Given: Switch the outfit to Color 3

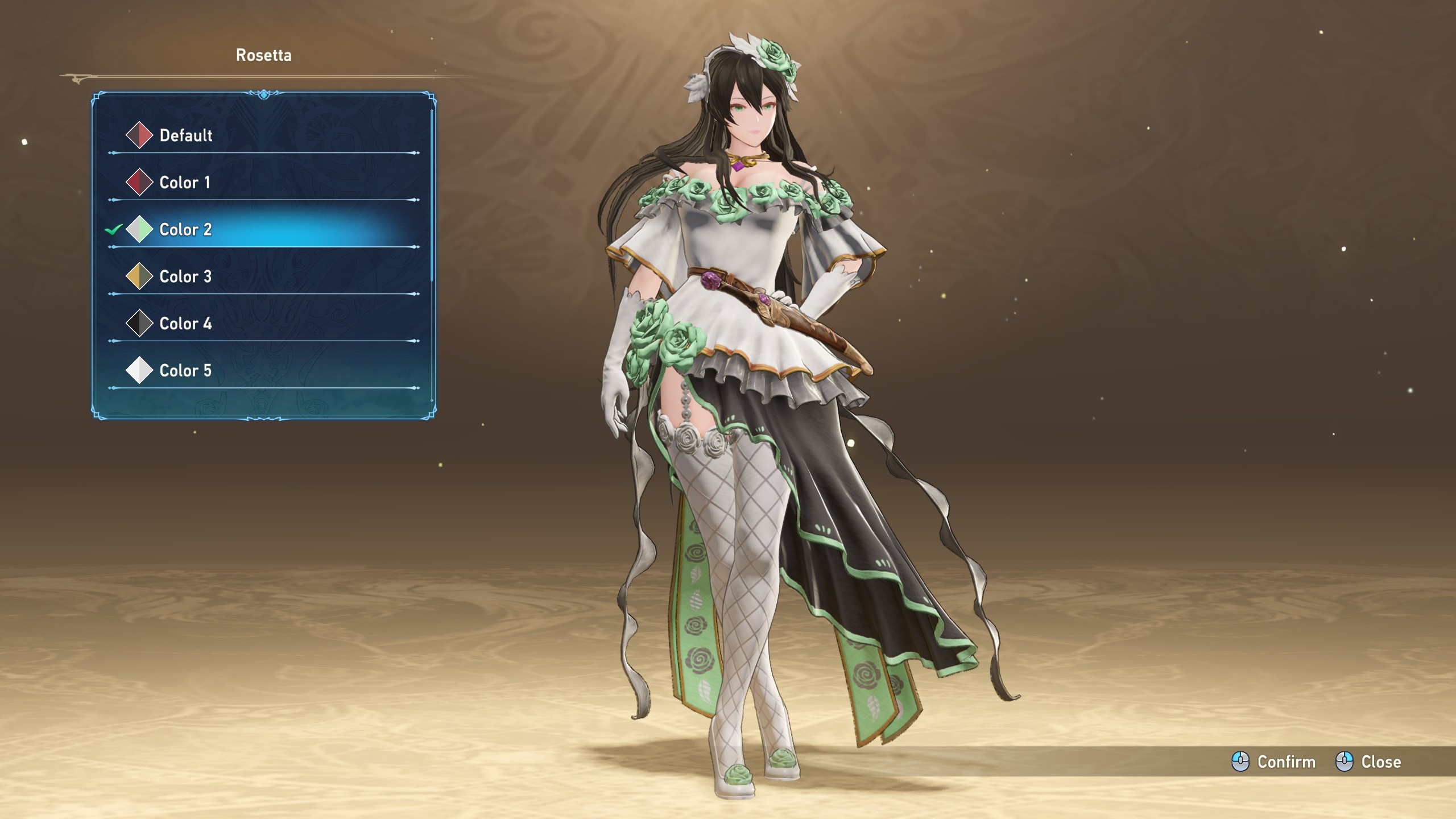Looking at the screenshot, I should point(185,277).
